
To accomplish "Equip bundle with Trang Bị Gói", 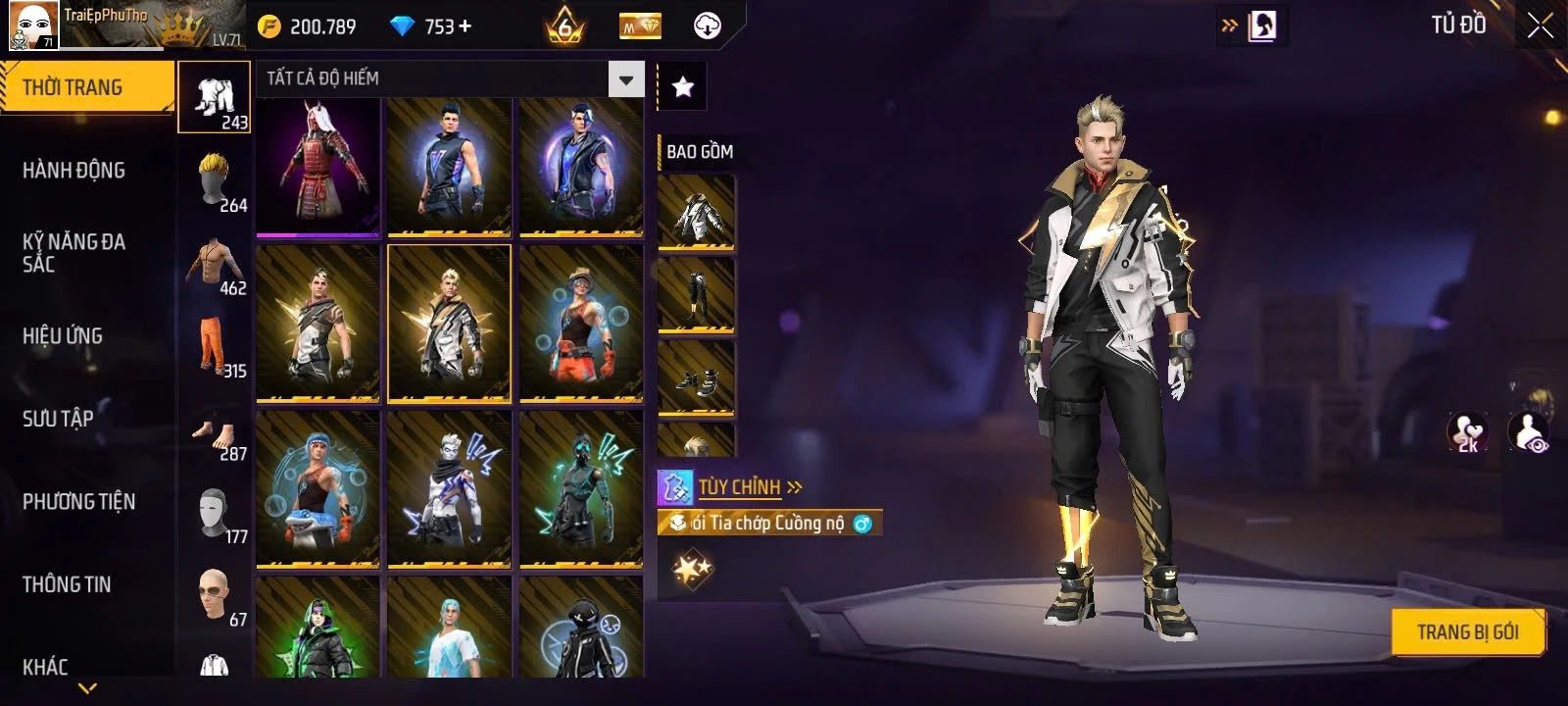I will tap(1467, 632).
